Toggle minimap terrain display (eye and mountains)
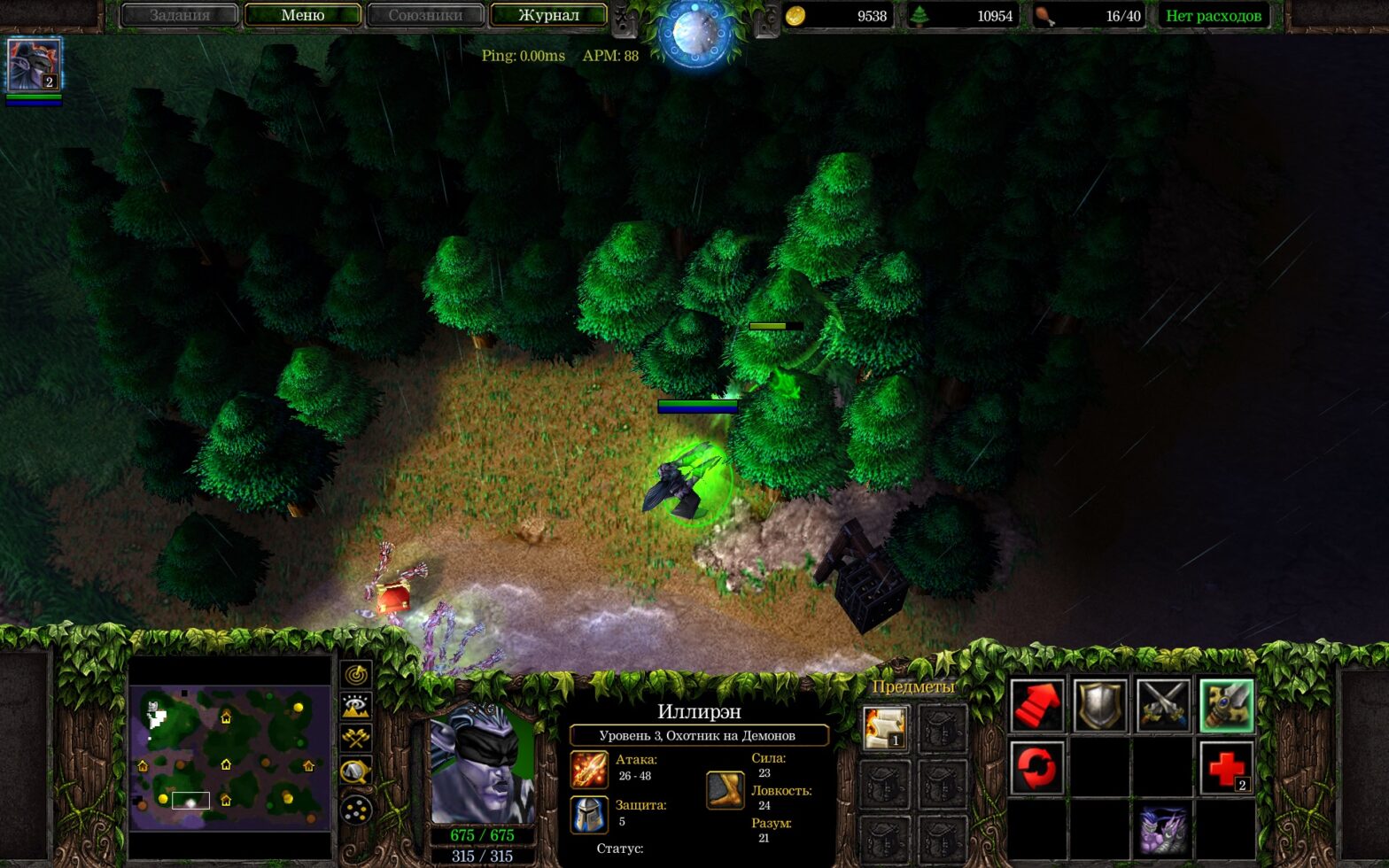Image resolution: width=1389 pixels, height=868 pixels. pyautogui.click(x=356, y=706)
